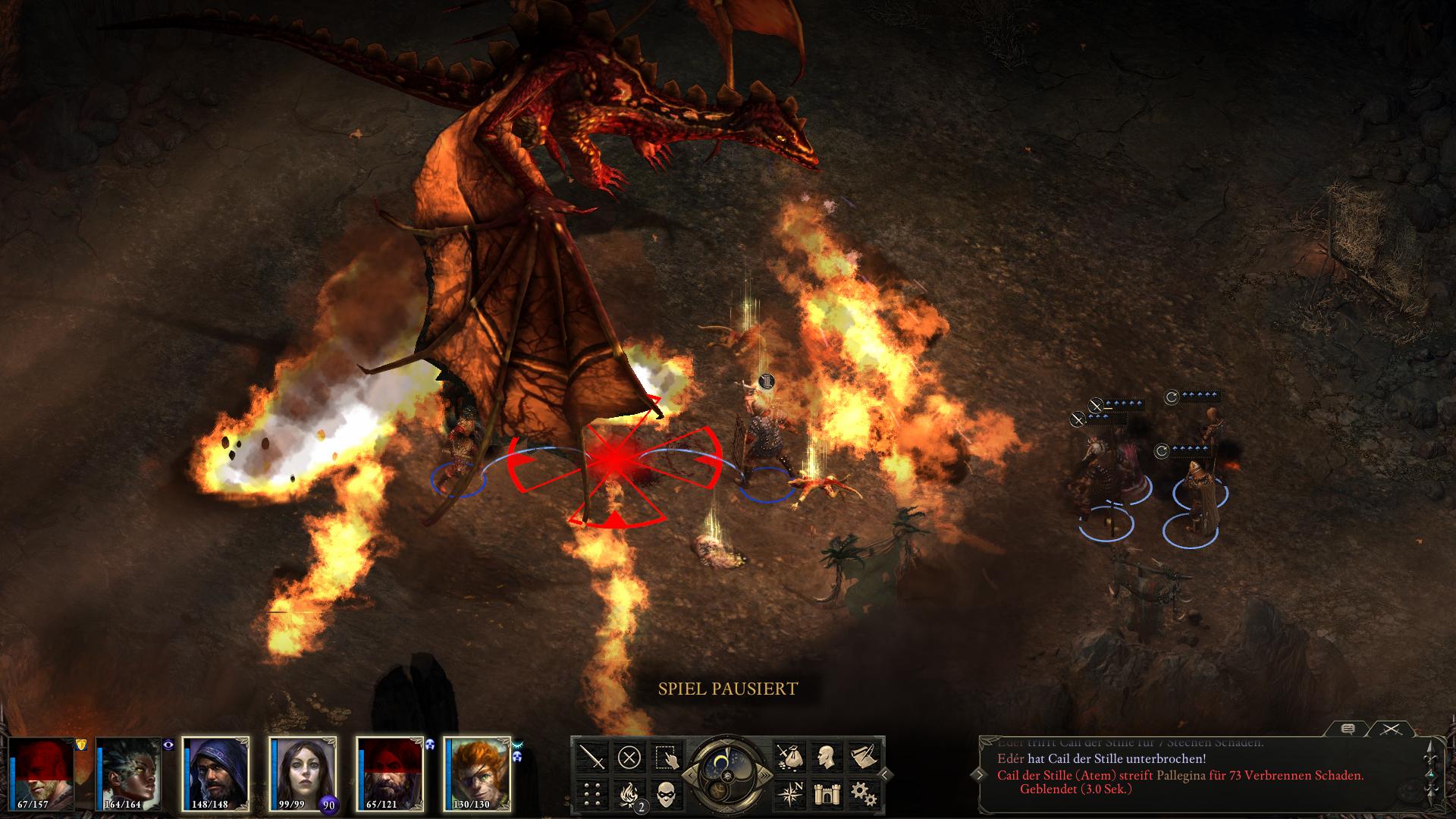Rest using the campfire icon
Viewport: 1456px width, 819px height.
pos(629,794)
